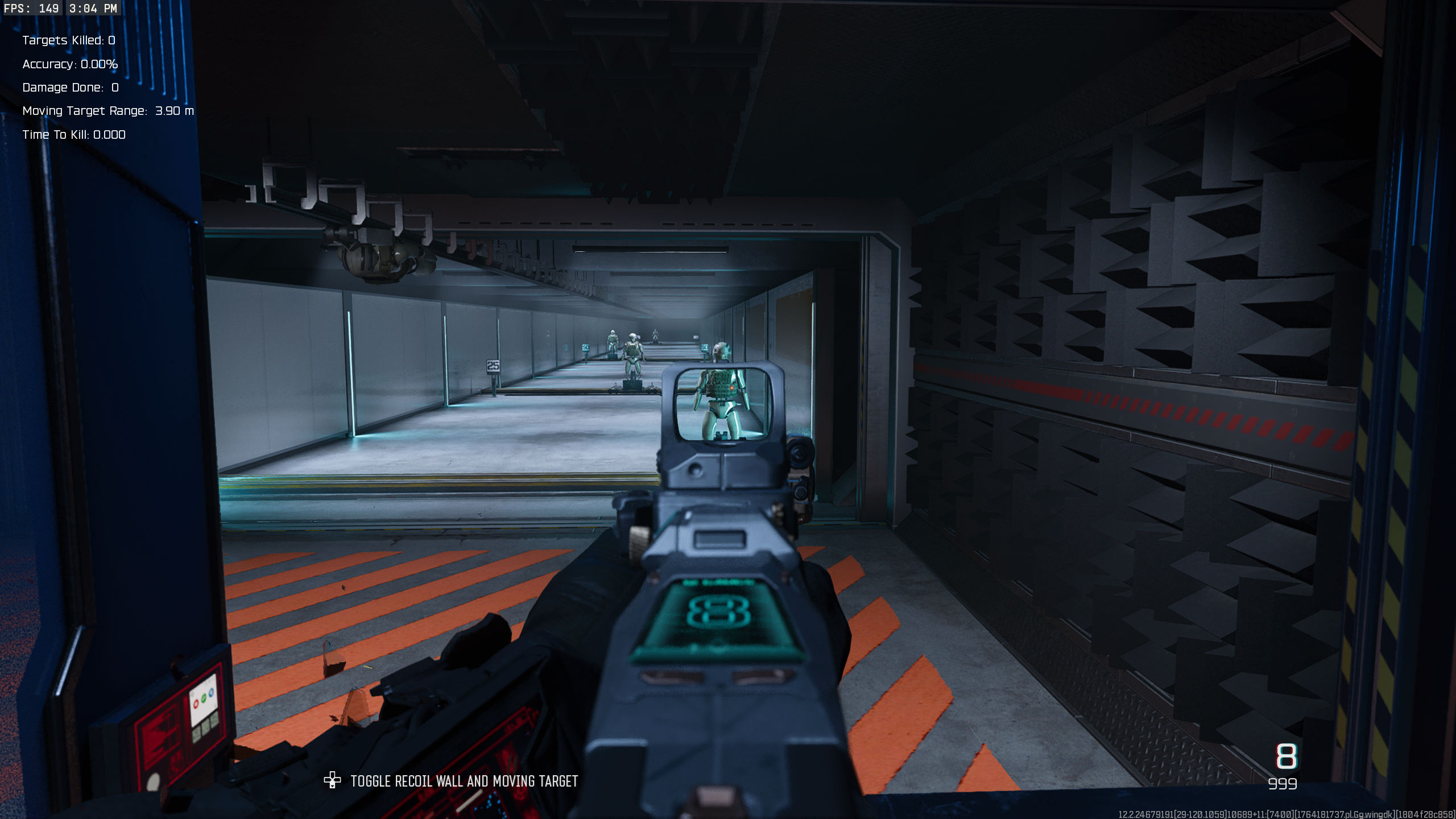Select the Accuracy stat in the HUD panel
Screen dimensions: 1456x819
(x=69, y=64)
